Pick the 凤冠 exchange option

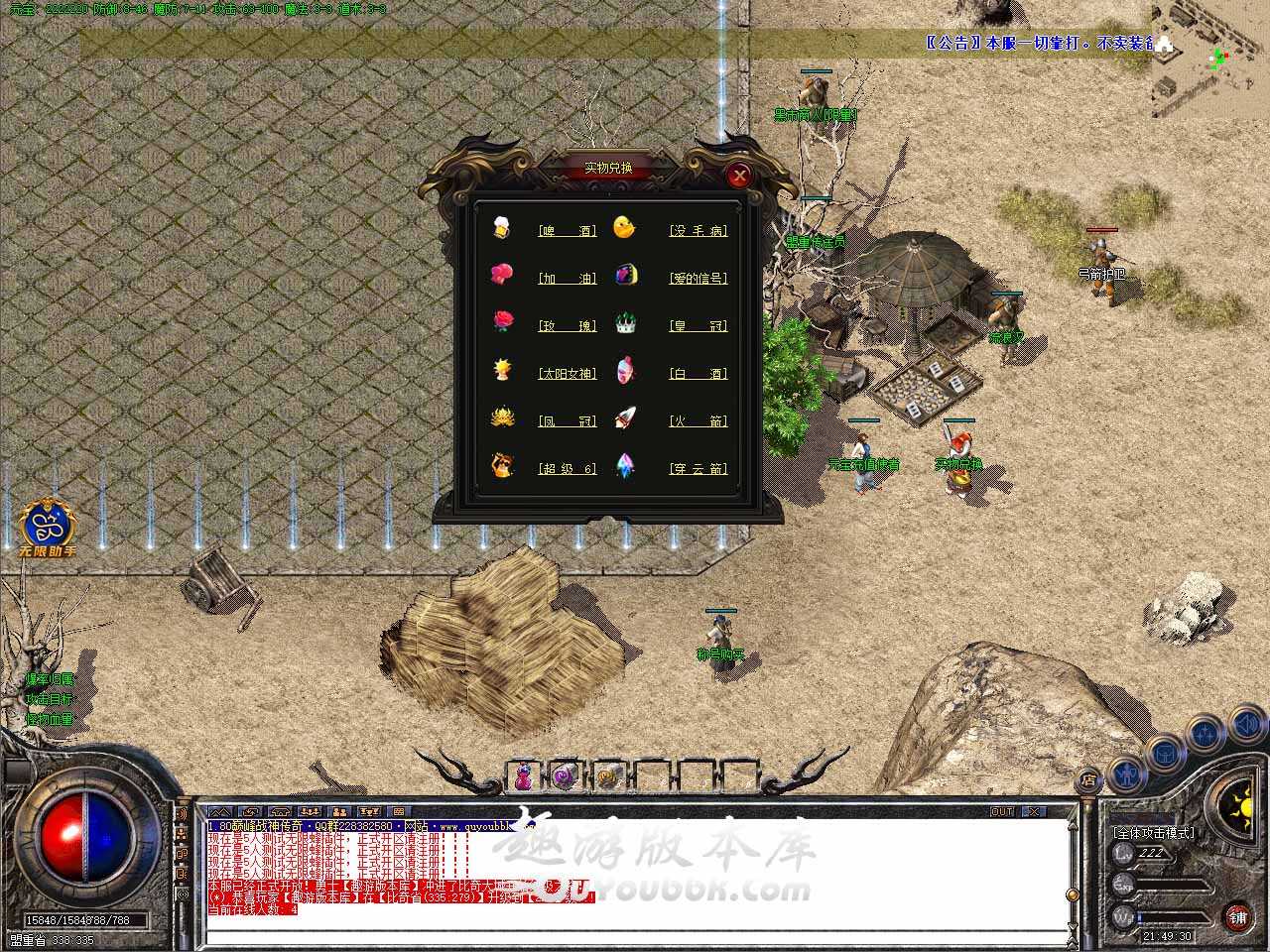568,420
